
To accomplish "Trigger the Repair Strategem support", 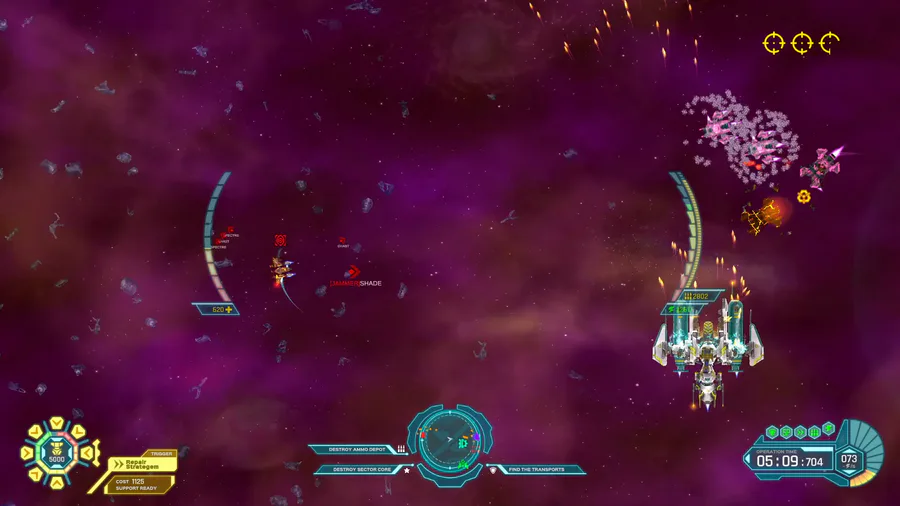I will [142, 465].
